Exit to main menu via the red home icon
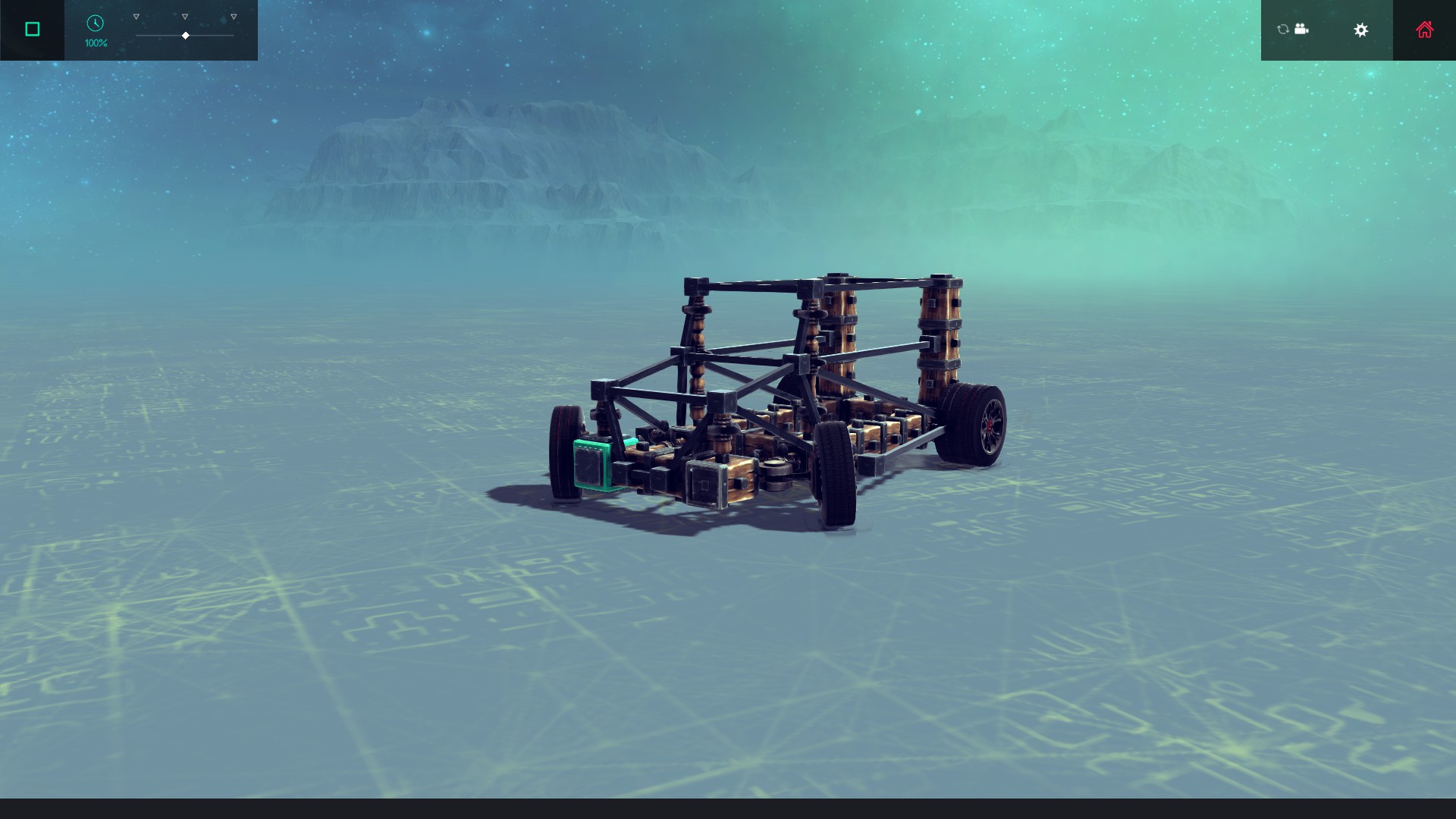 [1424, 30]
